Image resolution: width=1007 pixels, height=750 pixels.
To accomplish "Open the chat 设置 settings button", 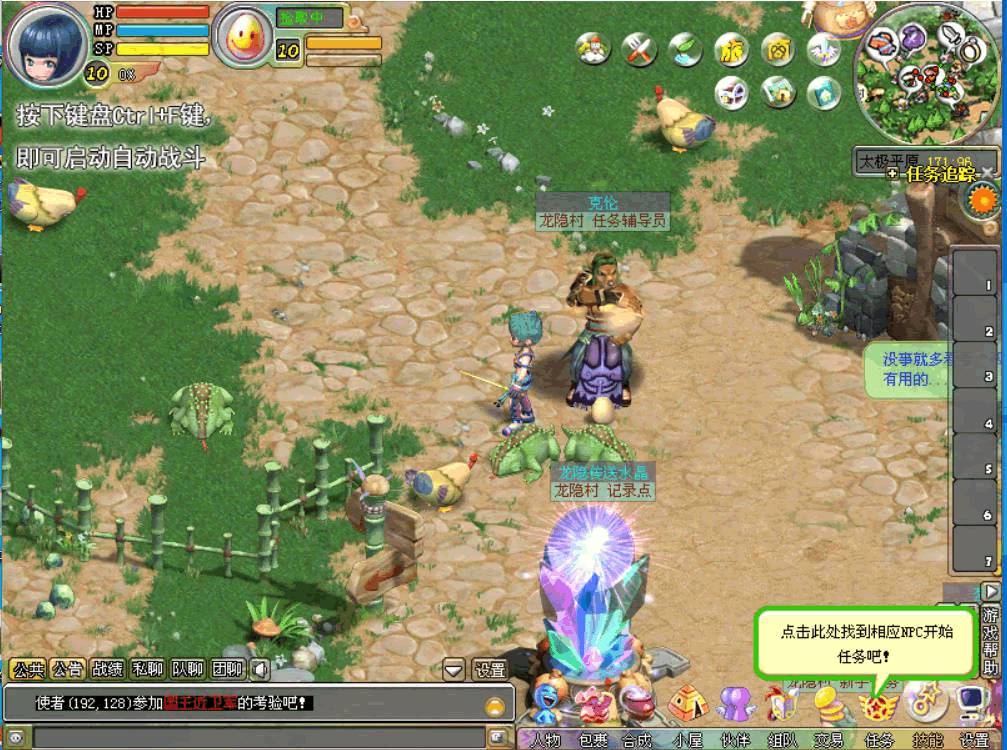I will (490, 669).
